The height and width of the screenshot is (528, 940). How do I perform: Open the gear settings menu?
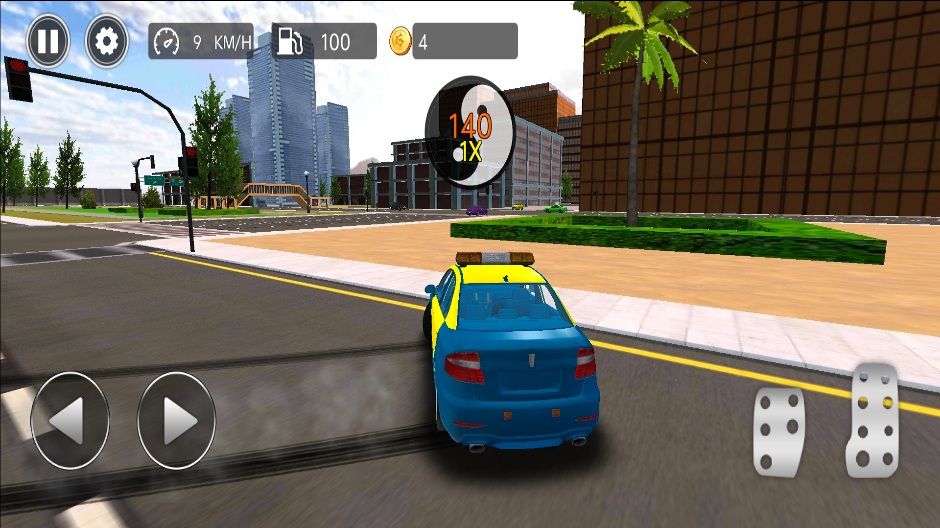pos(107,41)
